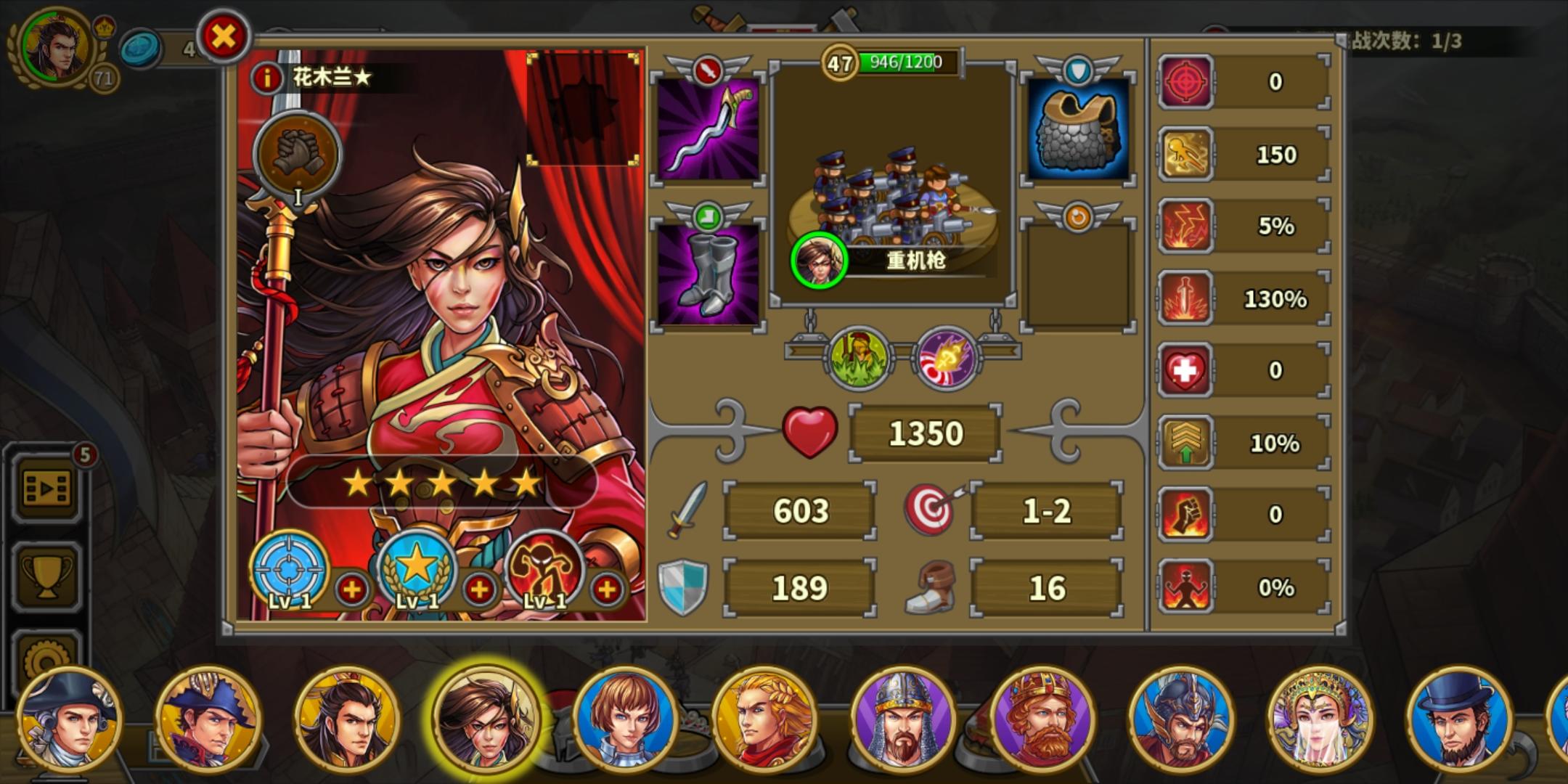Select the purple spark ability icon
Screen dimensions: 1568x784
(x=951, y=357)
